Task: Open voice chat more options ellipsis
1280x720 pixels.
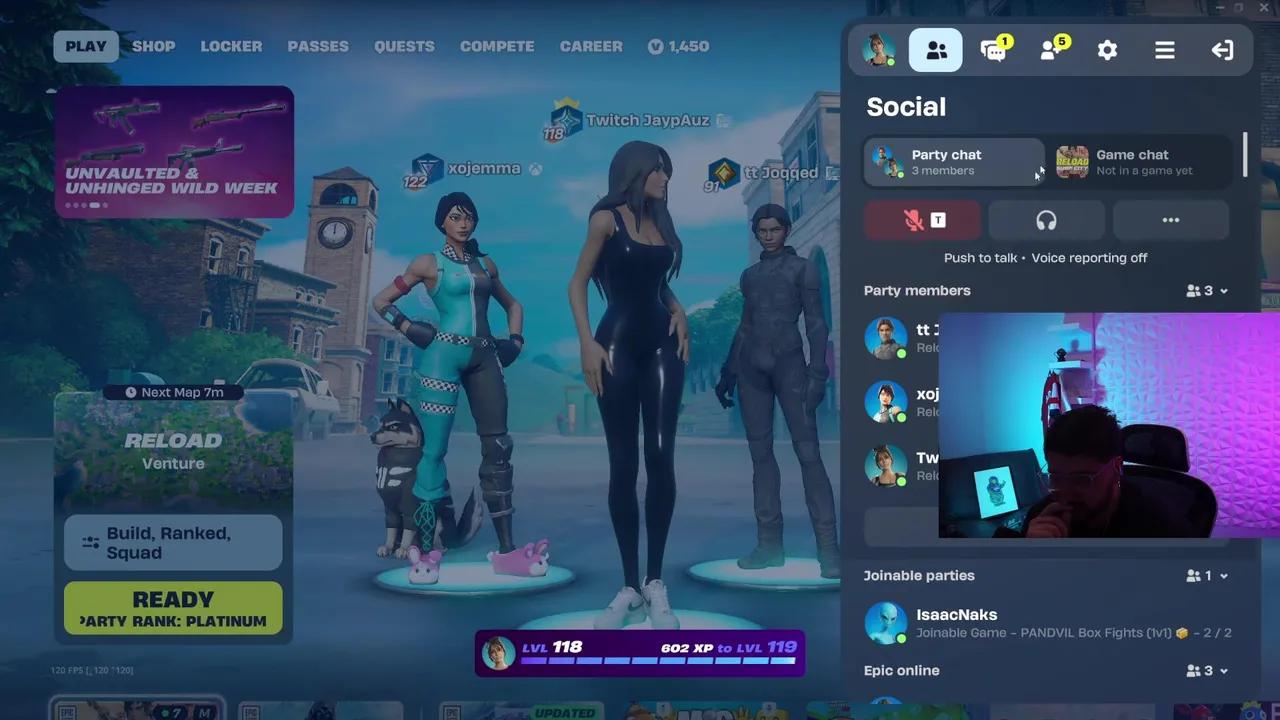Action: (x=1171, y=220)
